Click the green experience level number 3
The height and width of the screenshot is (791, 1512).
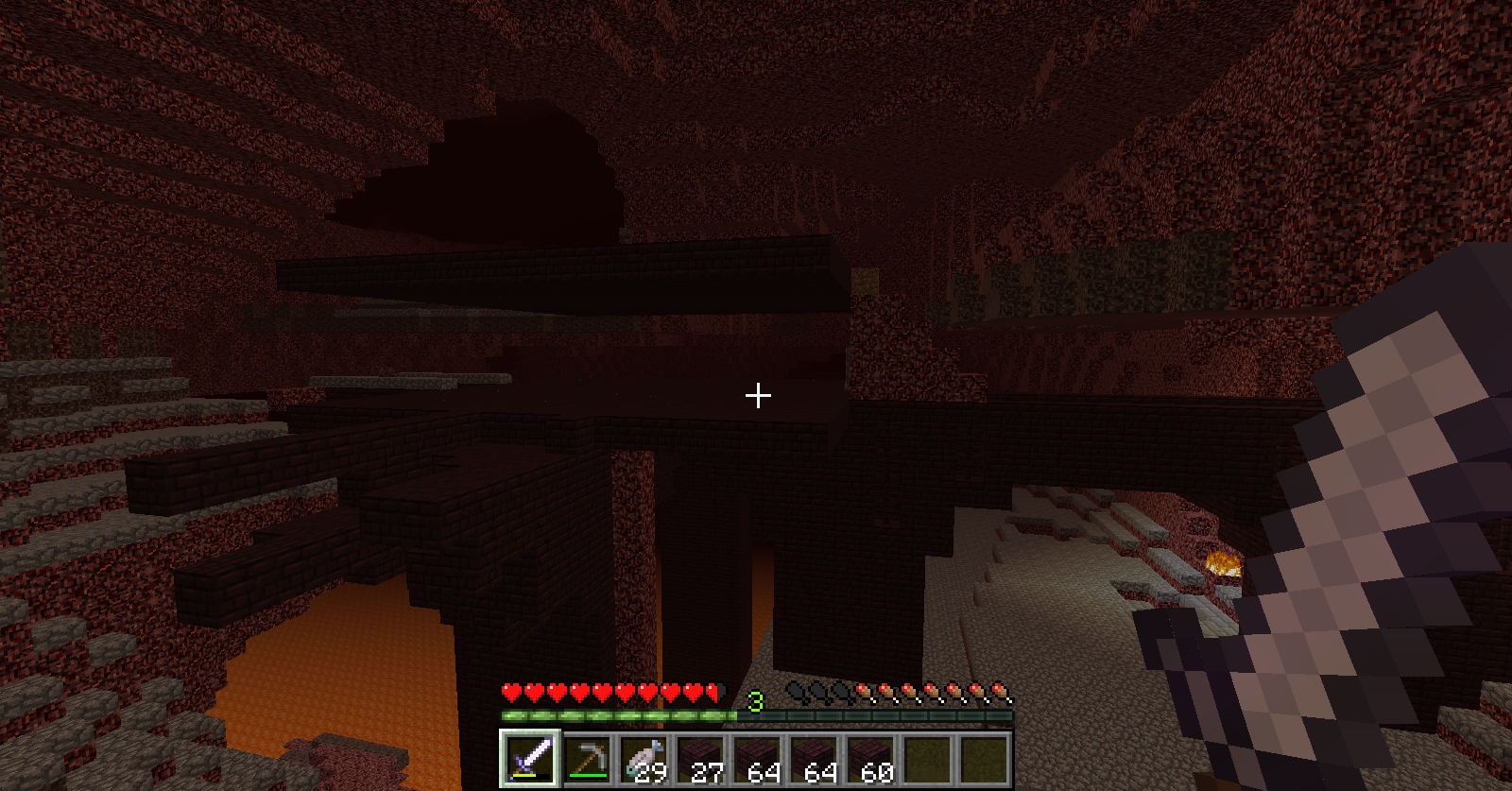pyautogui.click(x=753, y=702)
